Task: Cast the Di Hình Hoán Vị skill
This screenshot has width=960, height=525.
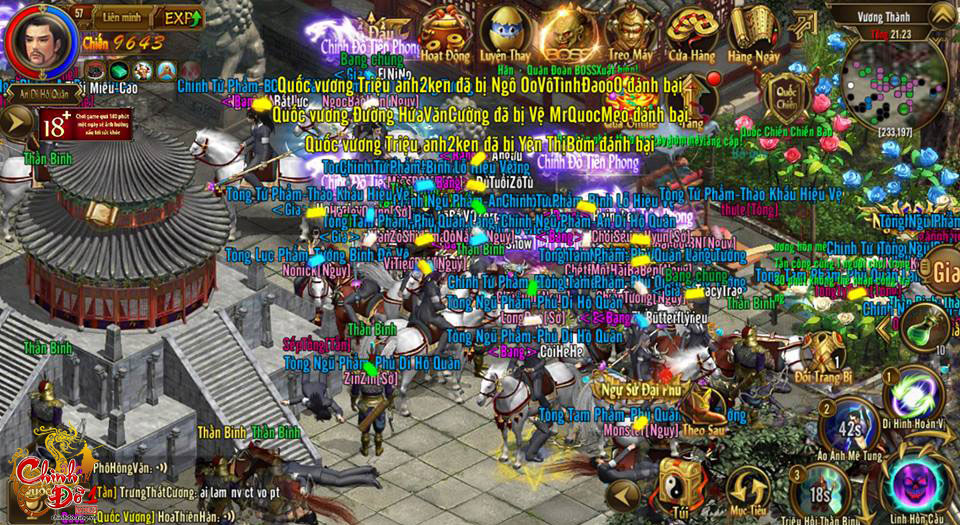Action: (x=913, y=397)
